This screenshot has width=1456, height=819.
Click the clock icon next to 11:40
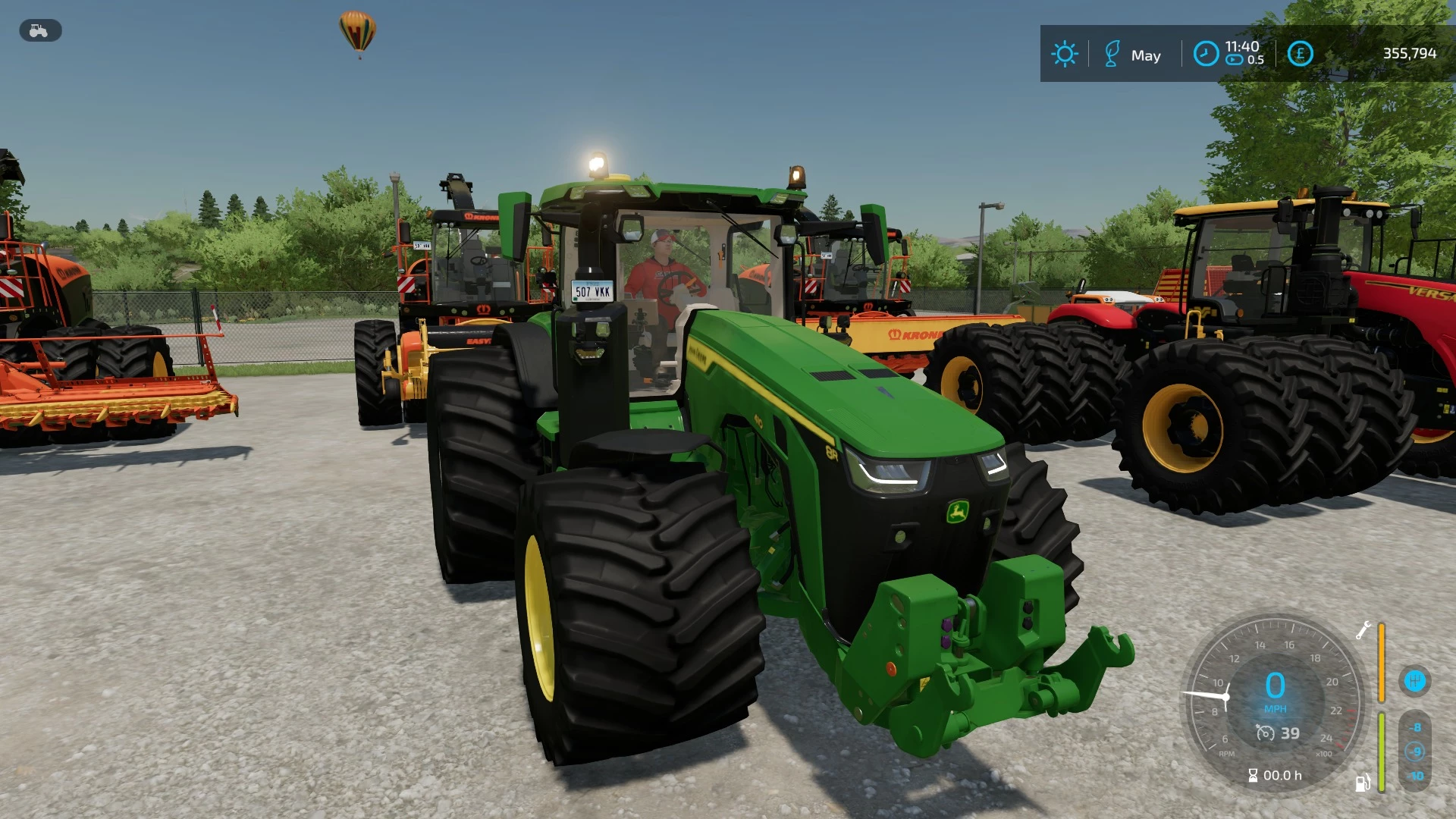(x=1206, y=53)
